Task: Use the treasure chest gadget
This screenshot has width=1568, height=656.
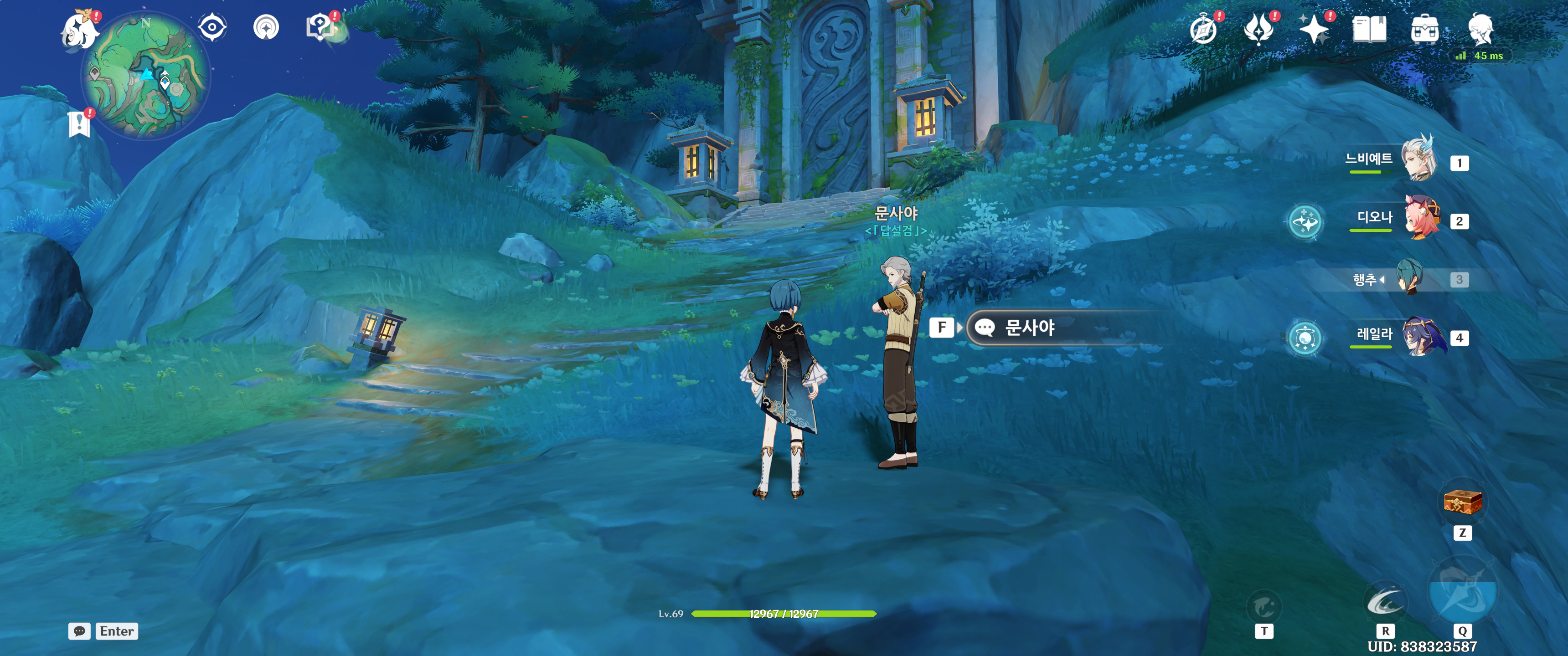Action: (x=1462, y=502)
